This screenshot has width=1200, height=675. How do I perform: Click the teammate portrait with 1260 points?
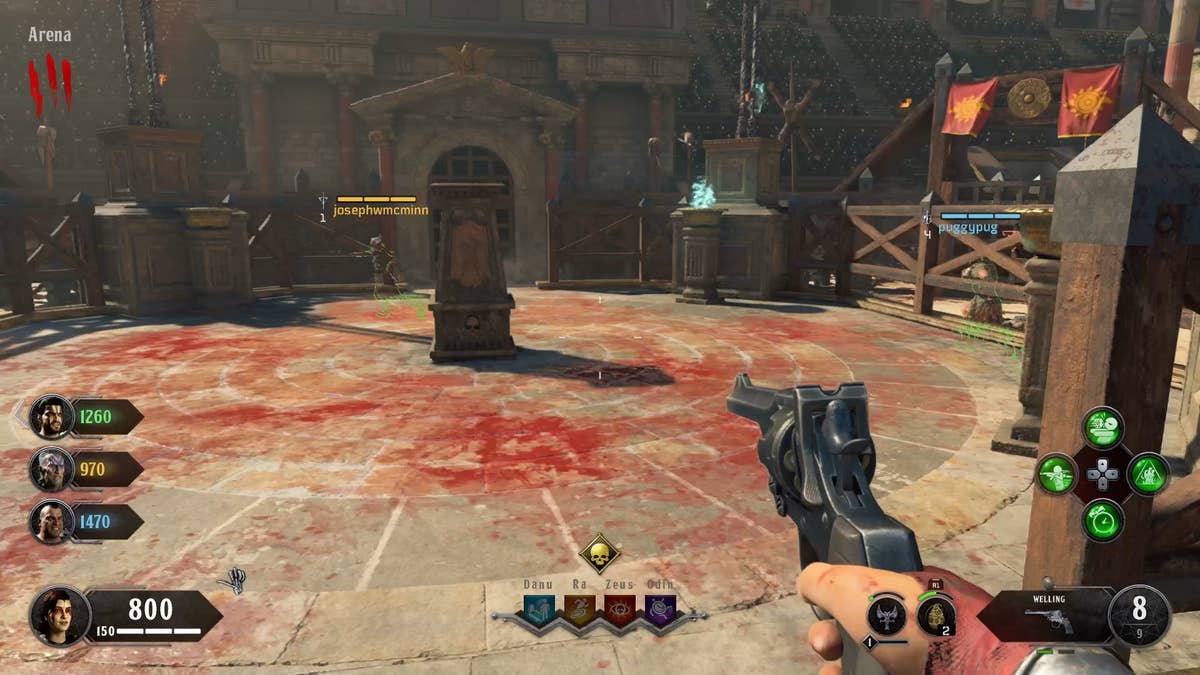[x=51, y=417]
